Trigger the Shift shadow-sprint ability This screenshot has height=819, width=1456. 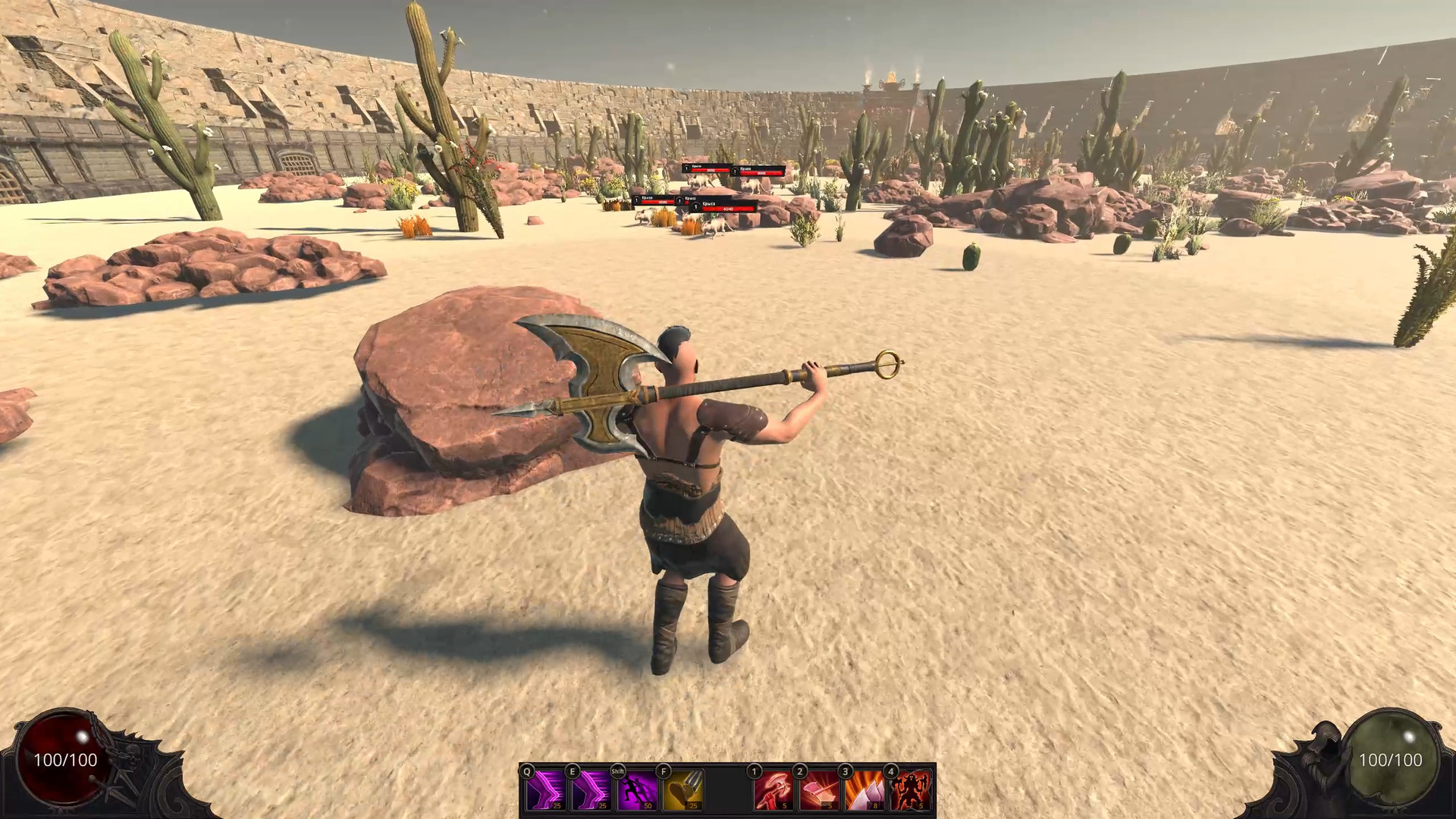[x=636, y=792]
